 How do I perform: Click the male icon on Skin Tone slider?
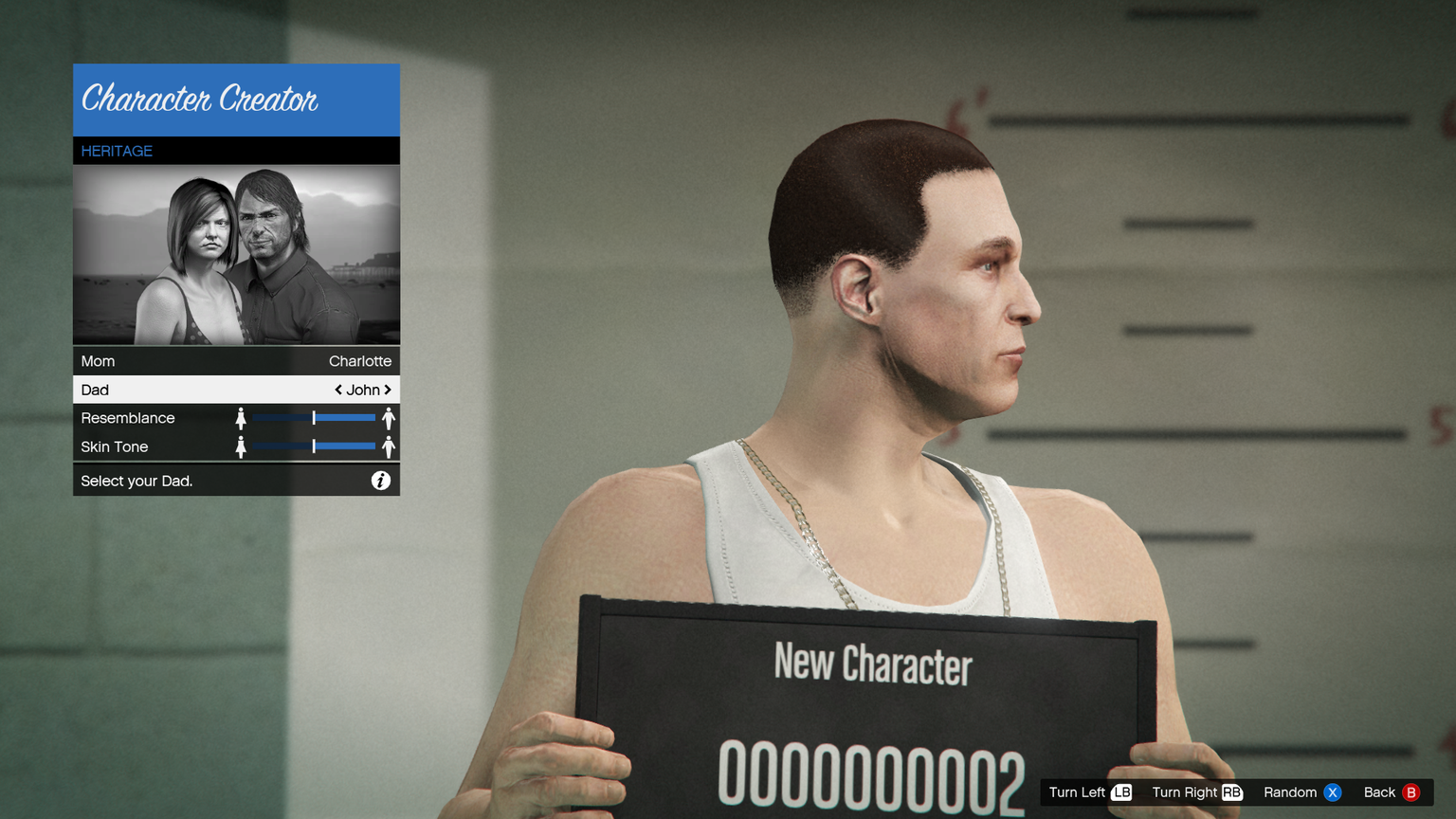pos(389,446)
